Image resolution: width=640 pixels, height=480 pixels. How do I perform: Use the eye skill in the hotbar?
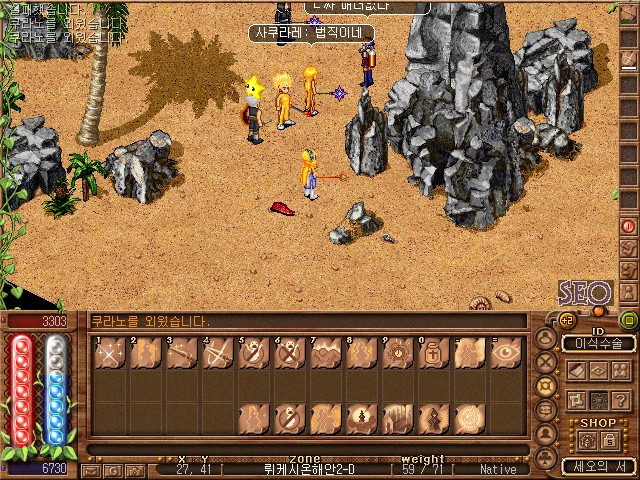coord(504,356)
